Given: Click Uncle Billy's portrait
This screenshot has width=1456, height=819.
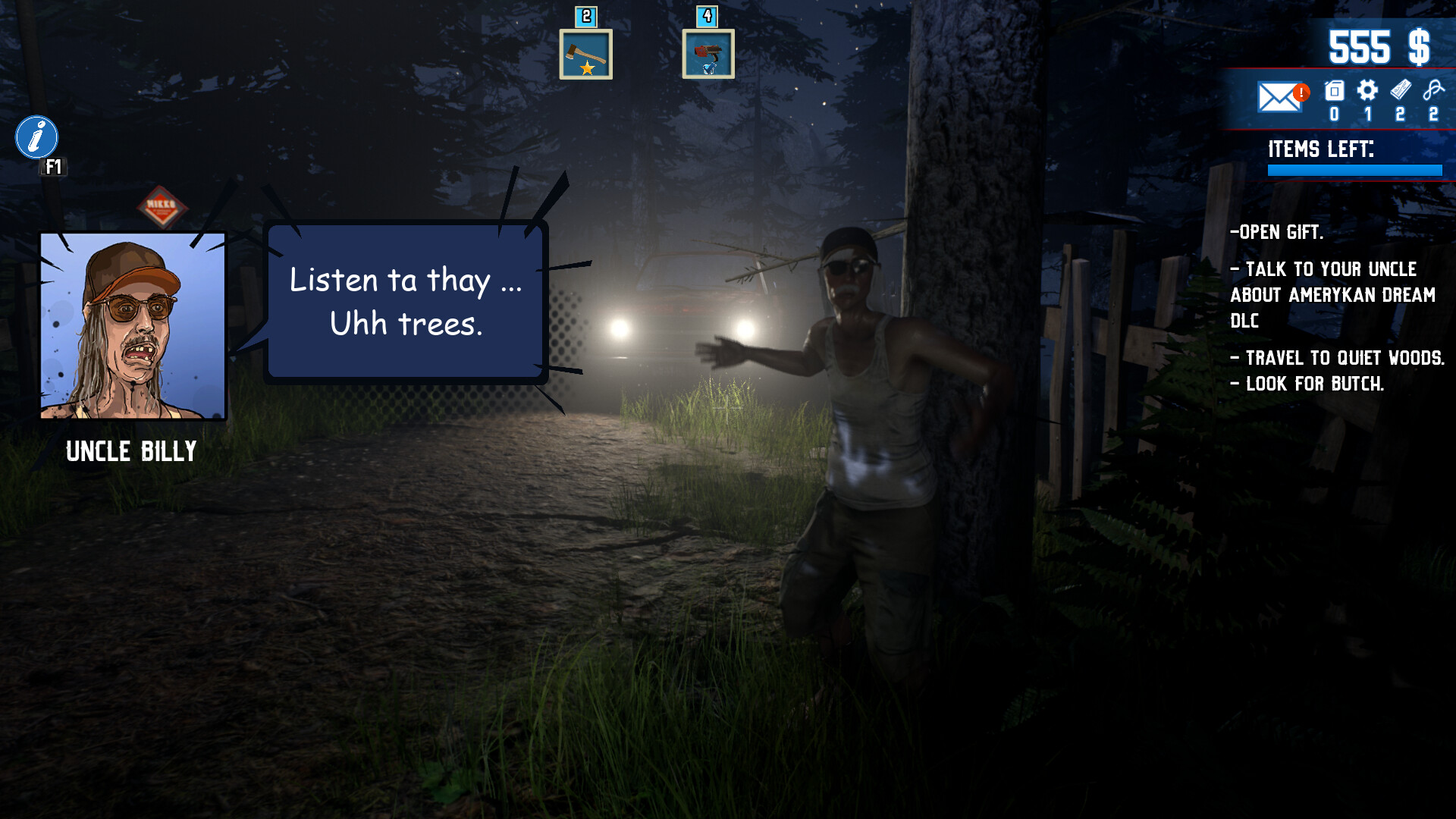Looking at the screenshot, I should pos(133,325).
